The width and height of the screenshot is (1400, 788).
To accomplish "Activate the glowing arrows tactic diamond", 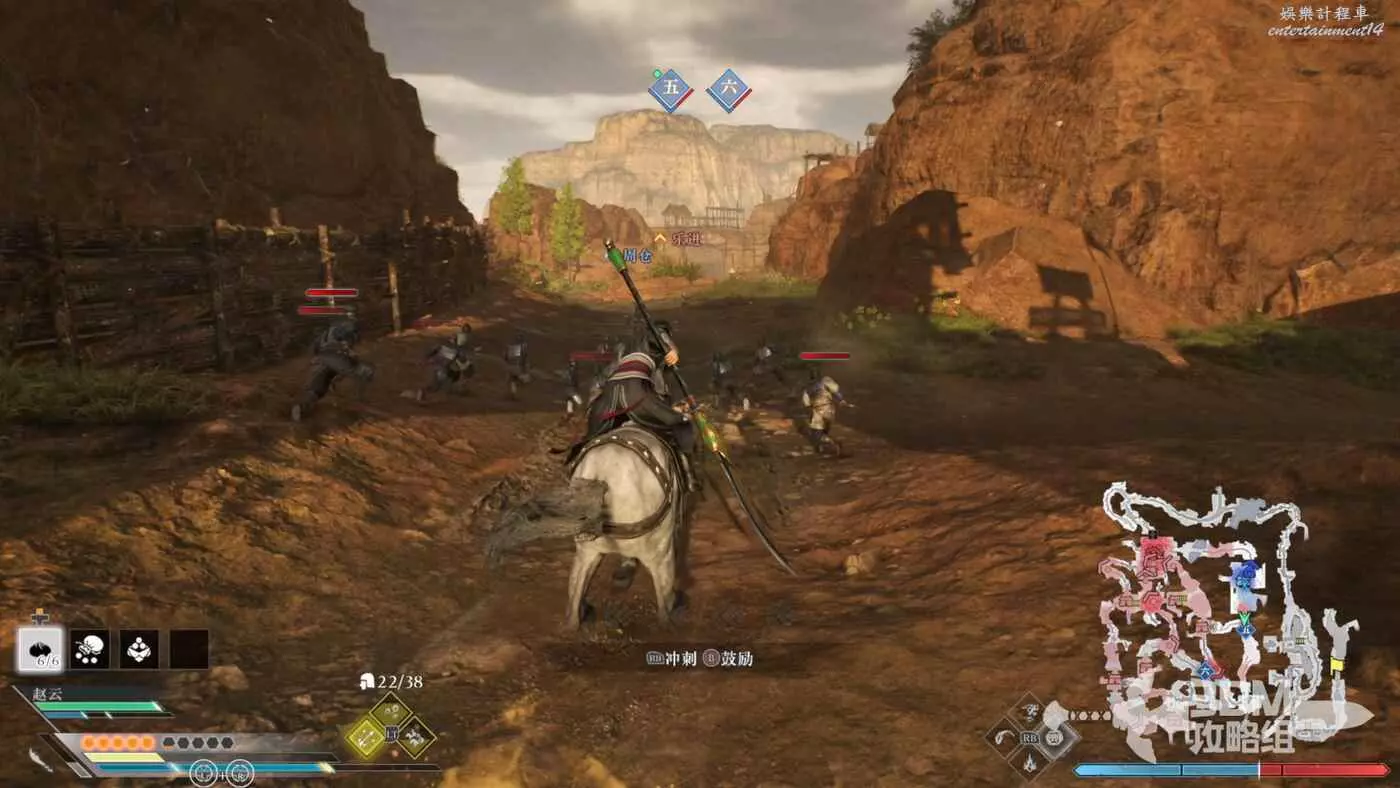I will (x=365, y=738).
